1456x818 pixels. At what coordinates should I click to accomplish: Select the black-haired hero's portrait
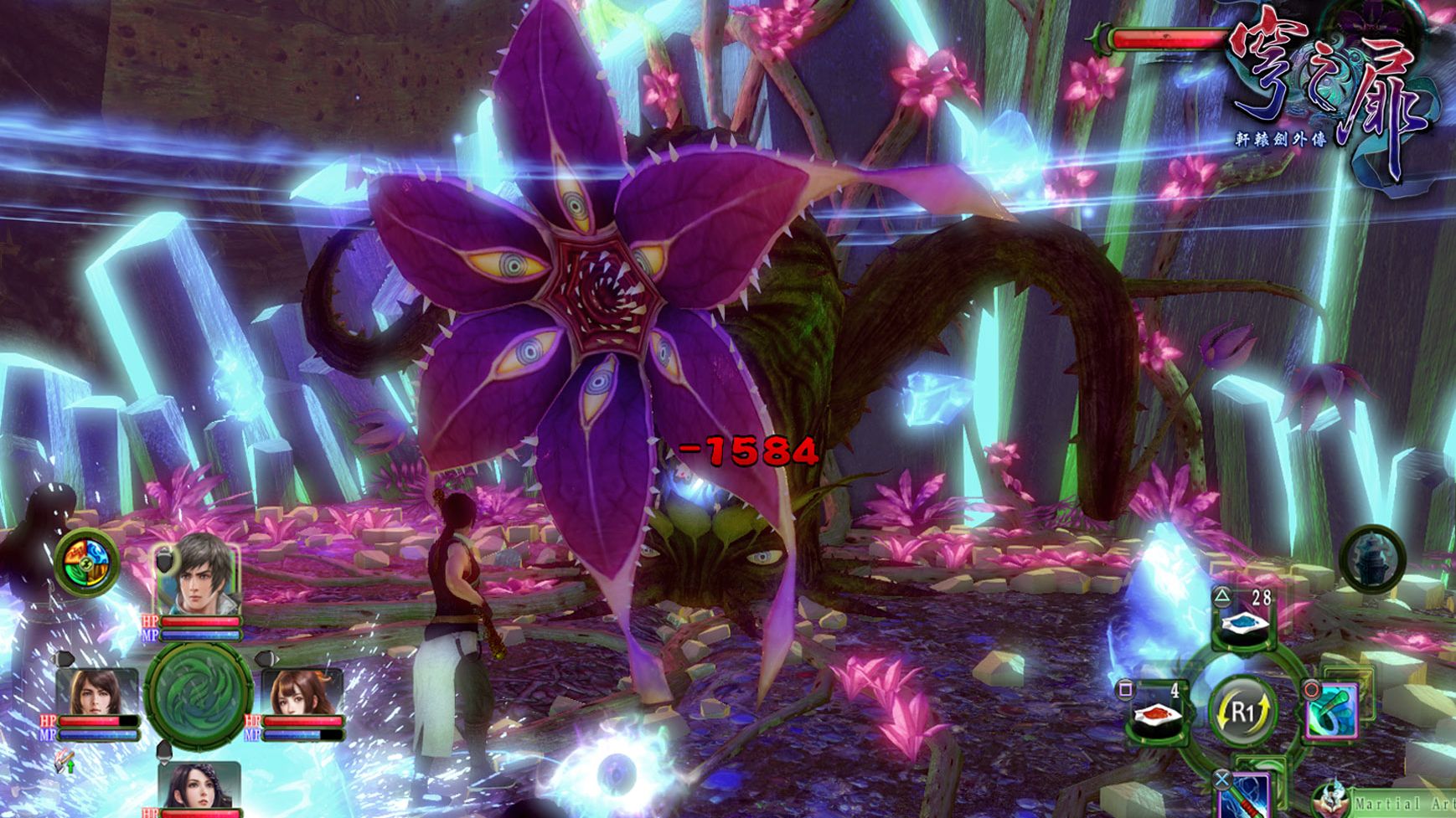coord(196,574)
